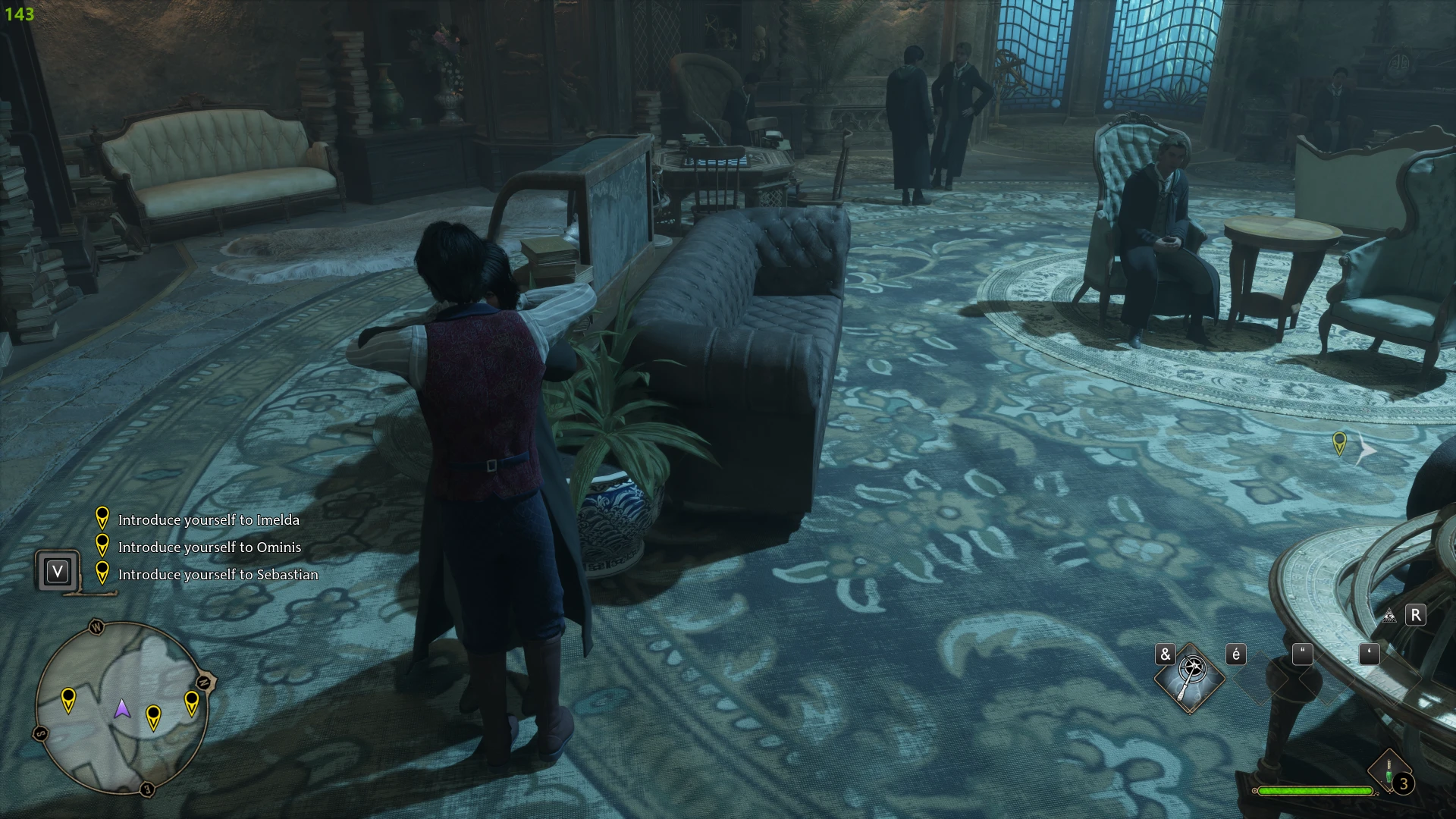Click the leftmost yellow quest pin on minimap
The image size is (1456, 819).
click(x=68, y=699)
